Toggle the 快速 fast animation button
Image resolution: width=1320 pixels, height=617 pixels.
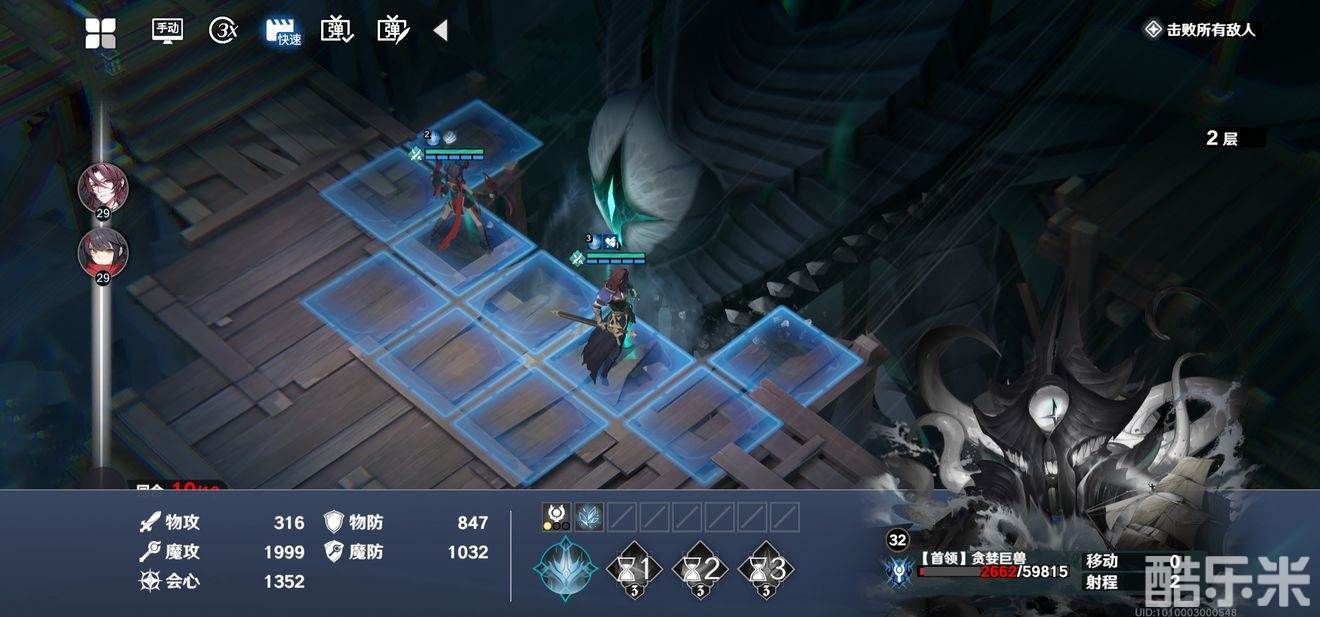pyautogui.click(x=284, y=31)
